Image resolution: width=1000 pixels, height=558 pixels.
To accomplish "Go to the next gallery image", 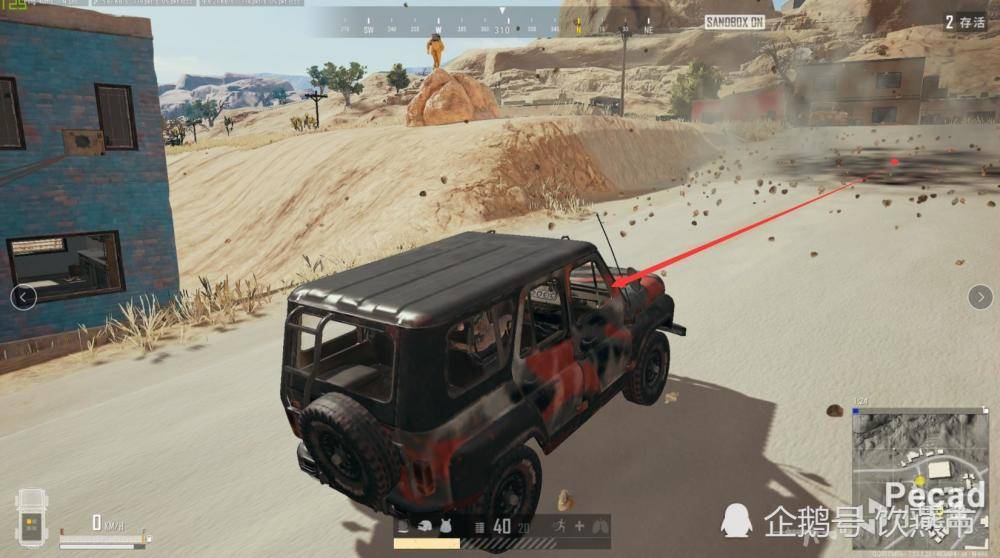I will point(979,296).
